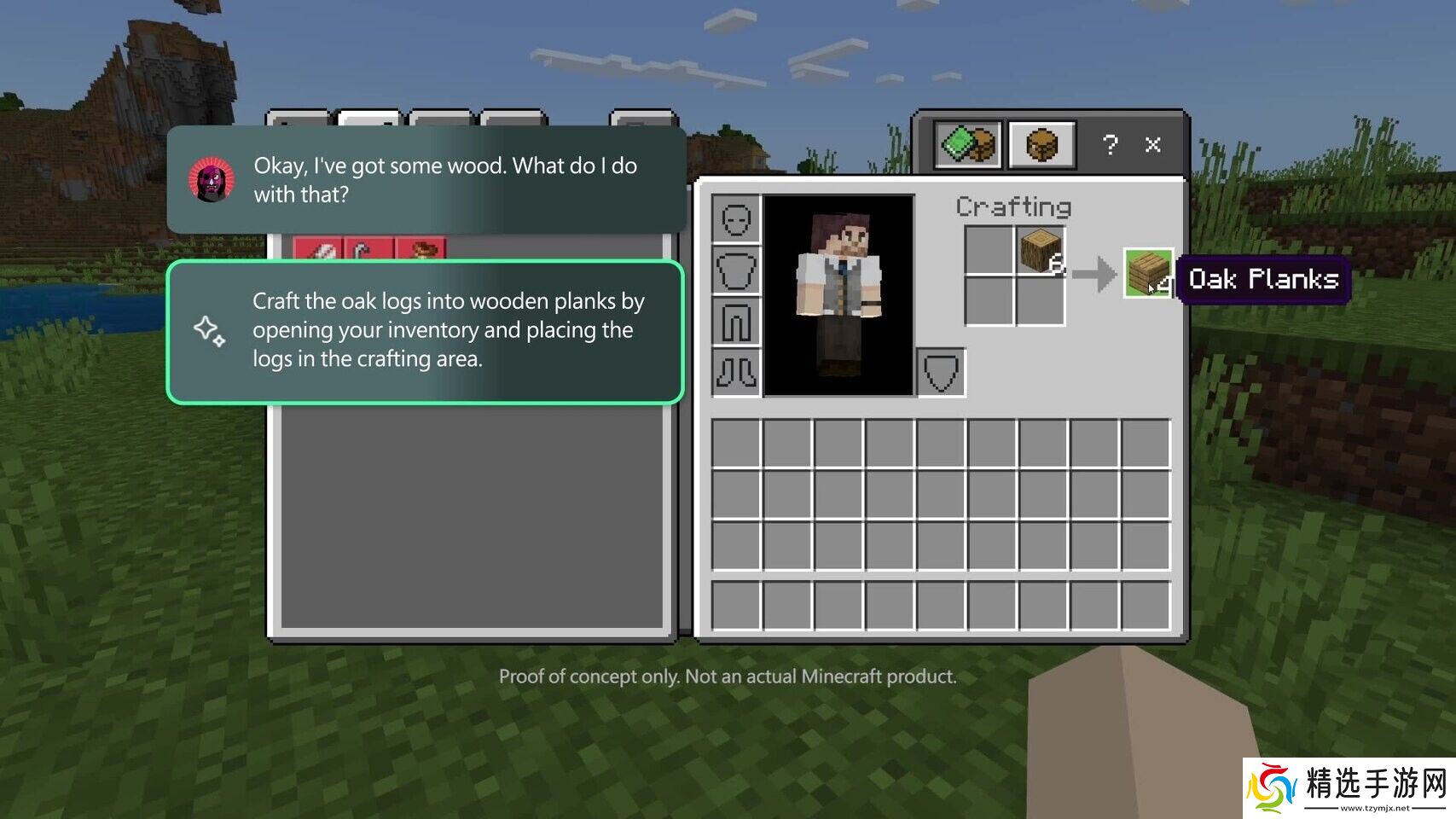
Task: Choose the boots armor slot
Action: click(x=735, y=372)
